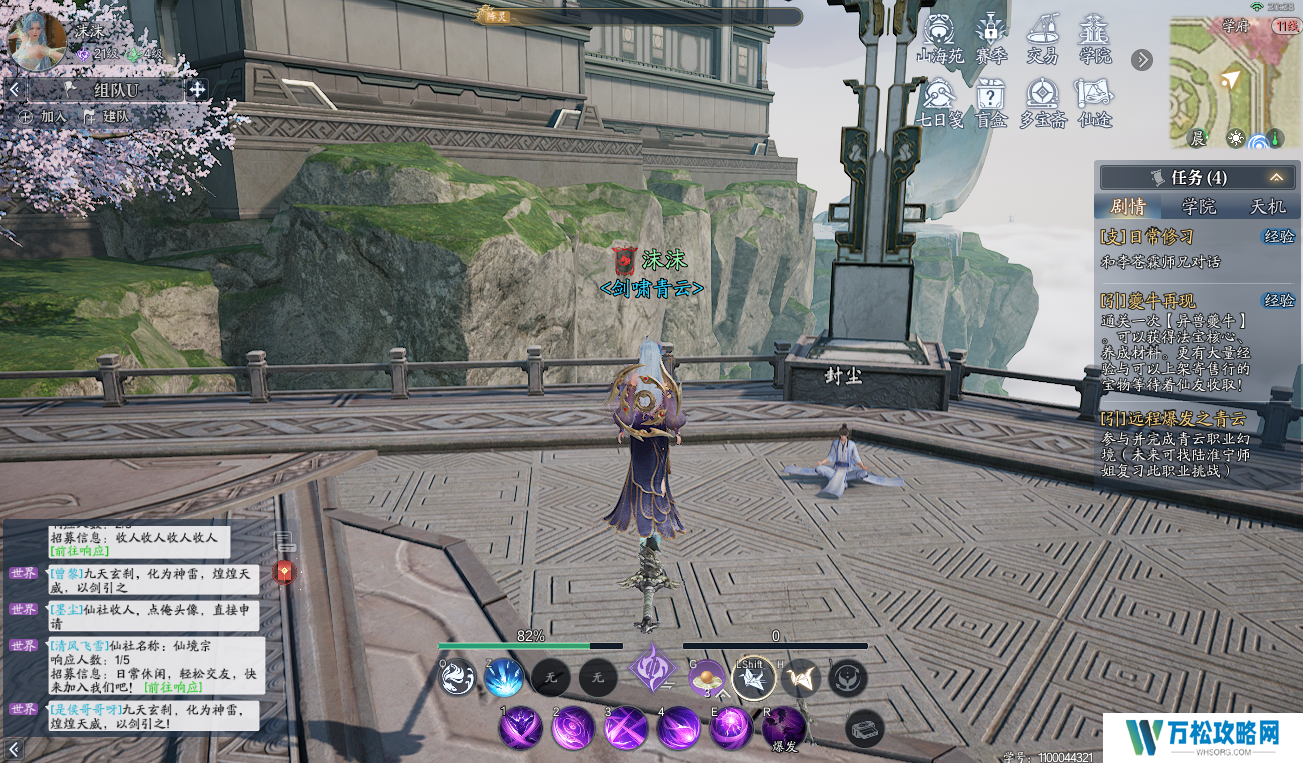This screenshot has width=1303, height=763.
Task: Click 加入 to join a team
Action: coord(45,117)
